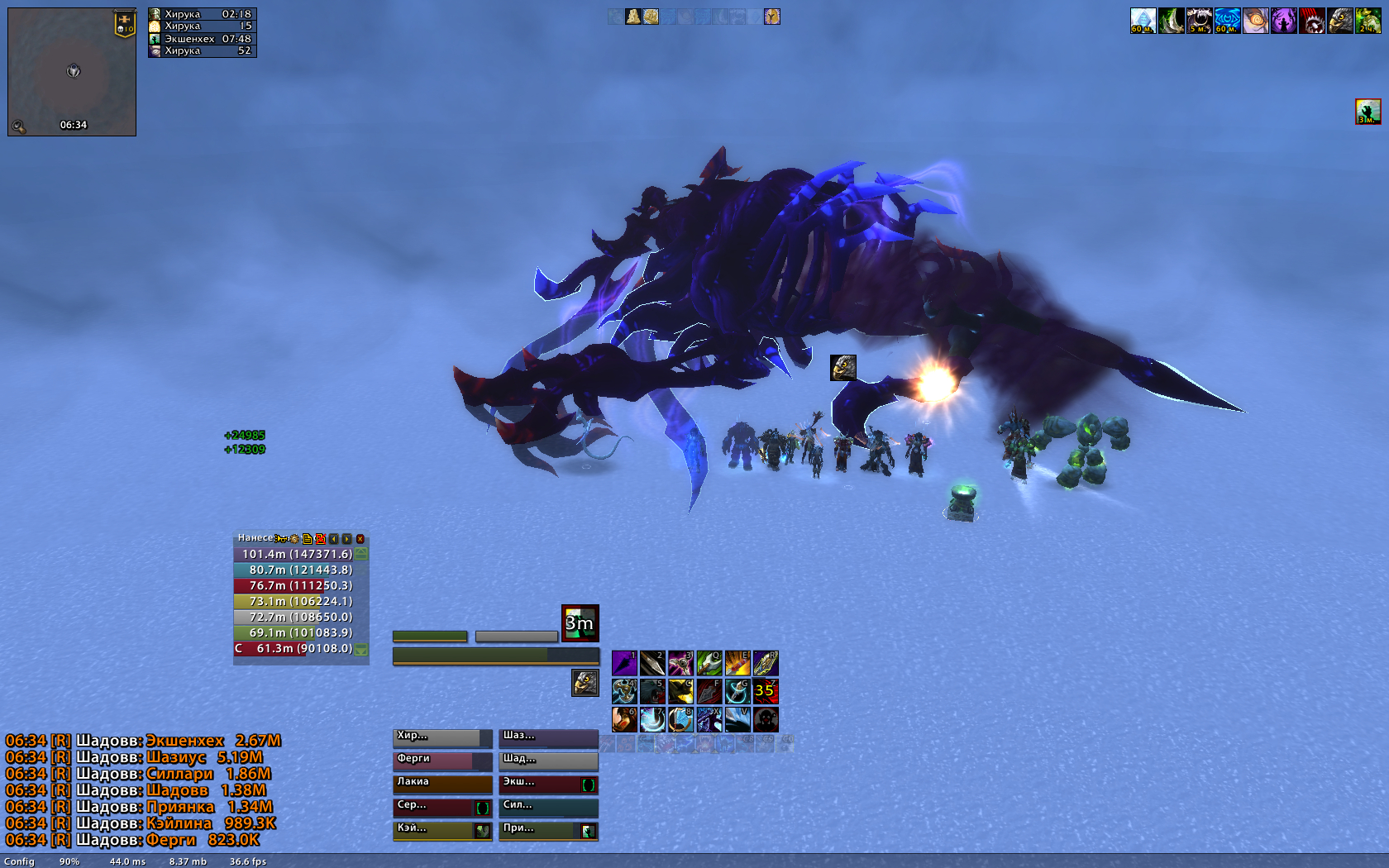Click the minimap magnifier tracking icon
This screenshot has width=1389, height=868.
18,126
